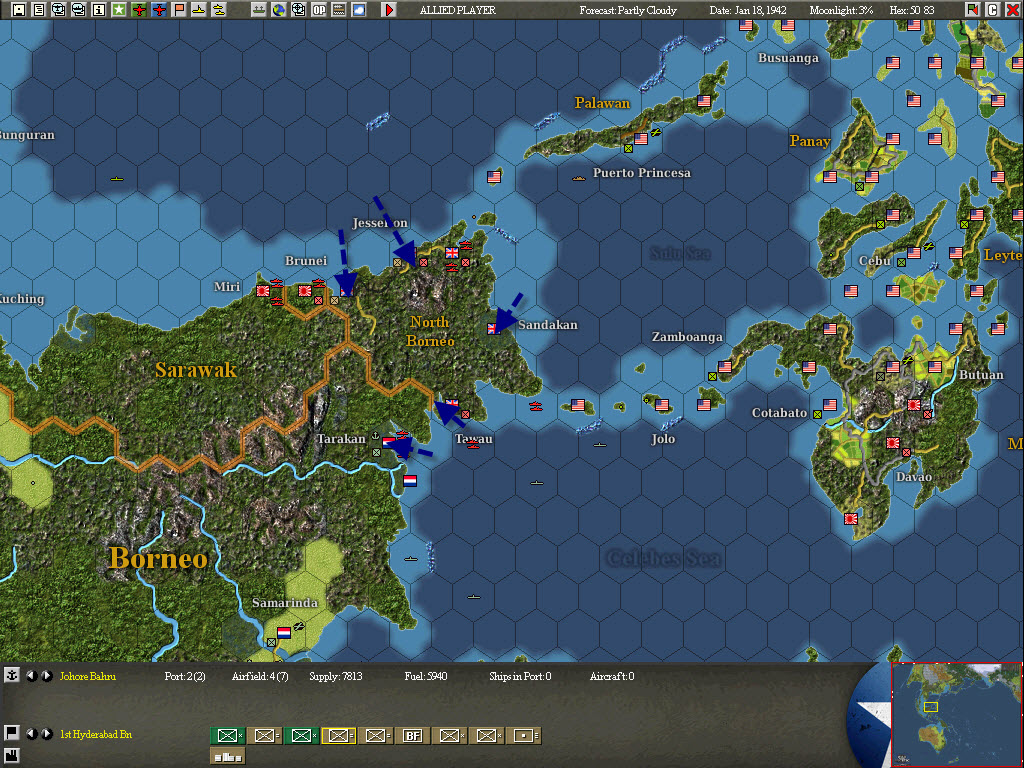Go to previous unit before 1st Hyderabad Bn
Image resolution: width=1024 pixels, height=768 pixels.
31,734
